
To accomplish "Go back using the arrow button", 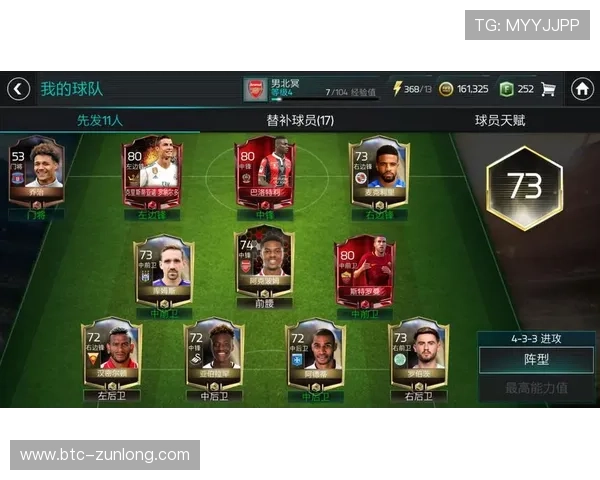I will click(18, 89).
